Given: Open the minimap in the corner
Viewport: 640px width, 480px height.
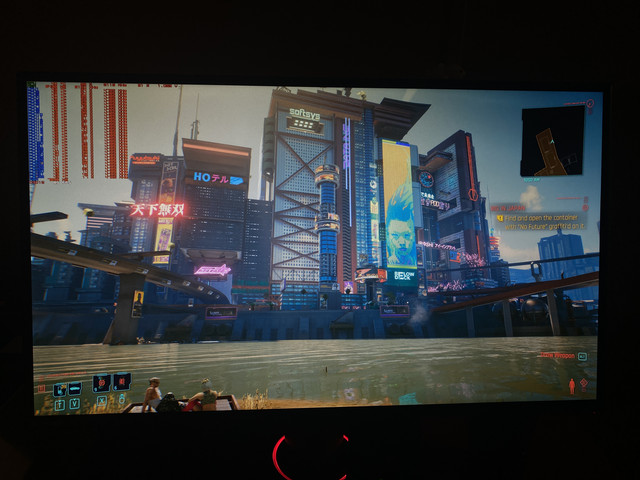Looking at the screenshot, I should (552, 140).
